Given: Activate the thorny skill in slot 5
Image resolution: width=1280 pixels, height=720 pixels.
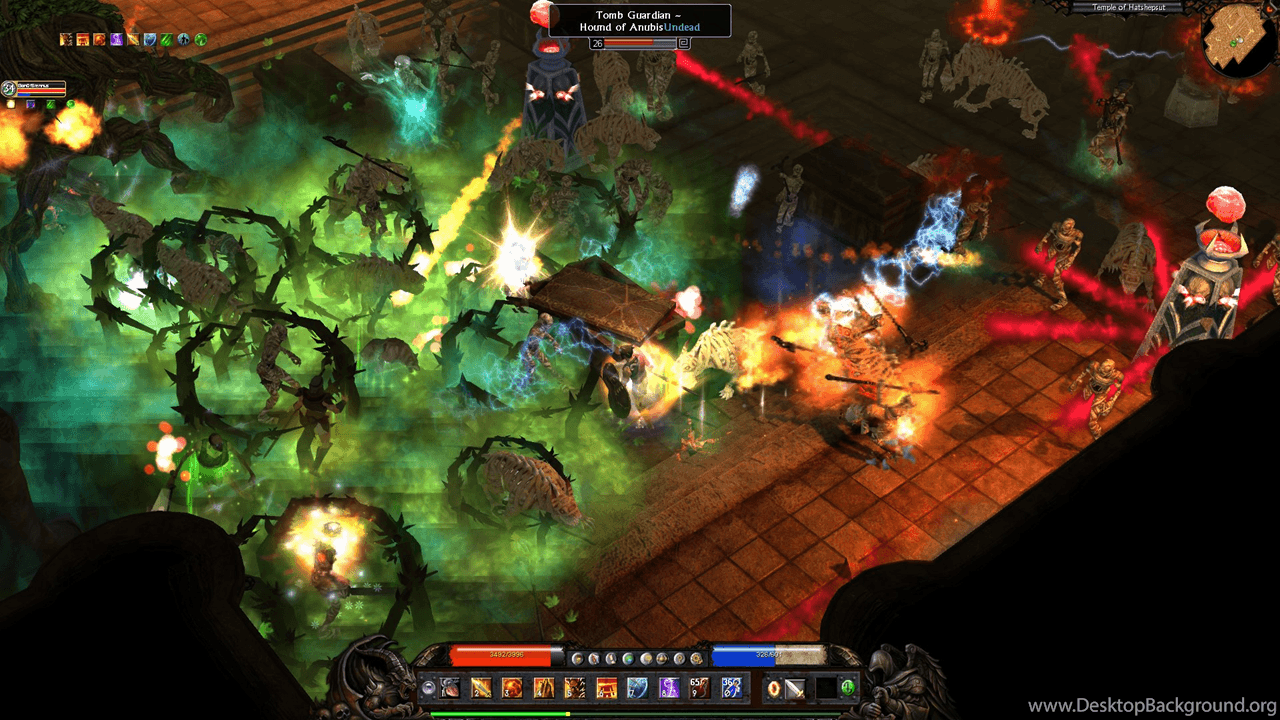Looking at the screenshot, I should click(x=575, y=688).
